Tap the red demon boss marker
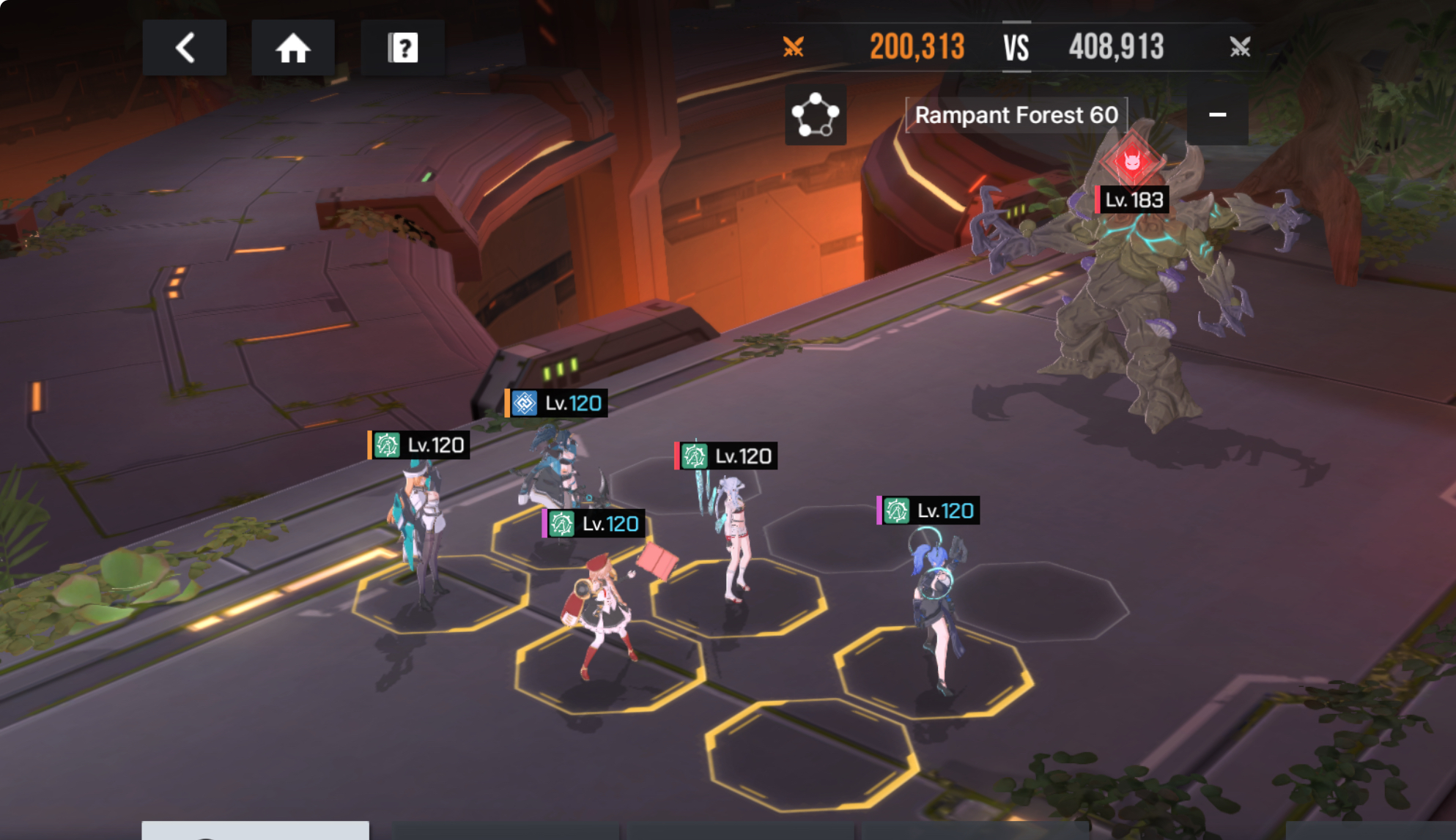 click(x=1131, y=159)
